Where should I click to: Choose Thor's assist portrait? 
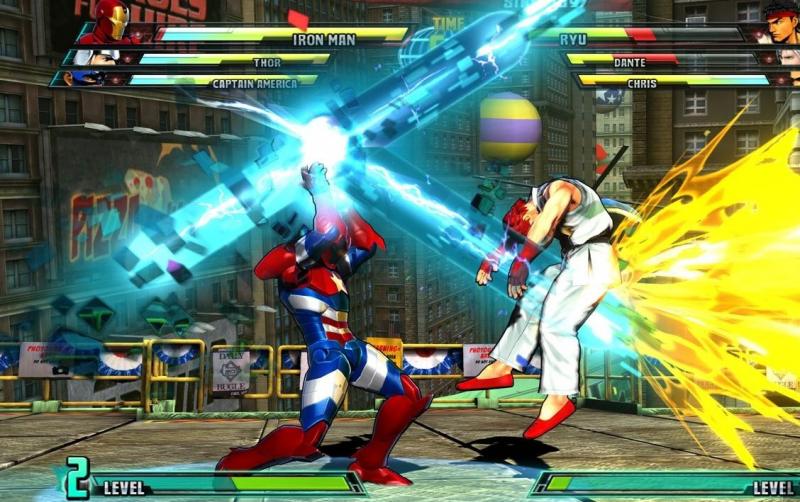(98, 58)
